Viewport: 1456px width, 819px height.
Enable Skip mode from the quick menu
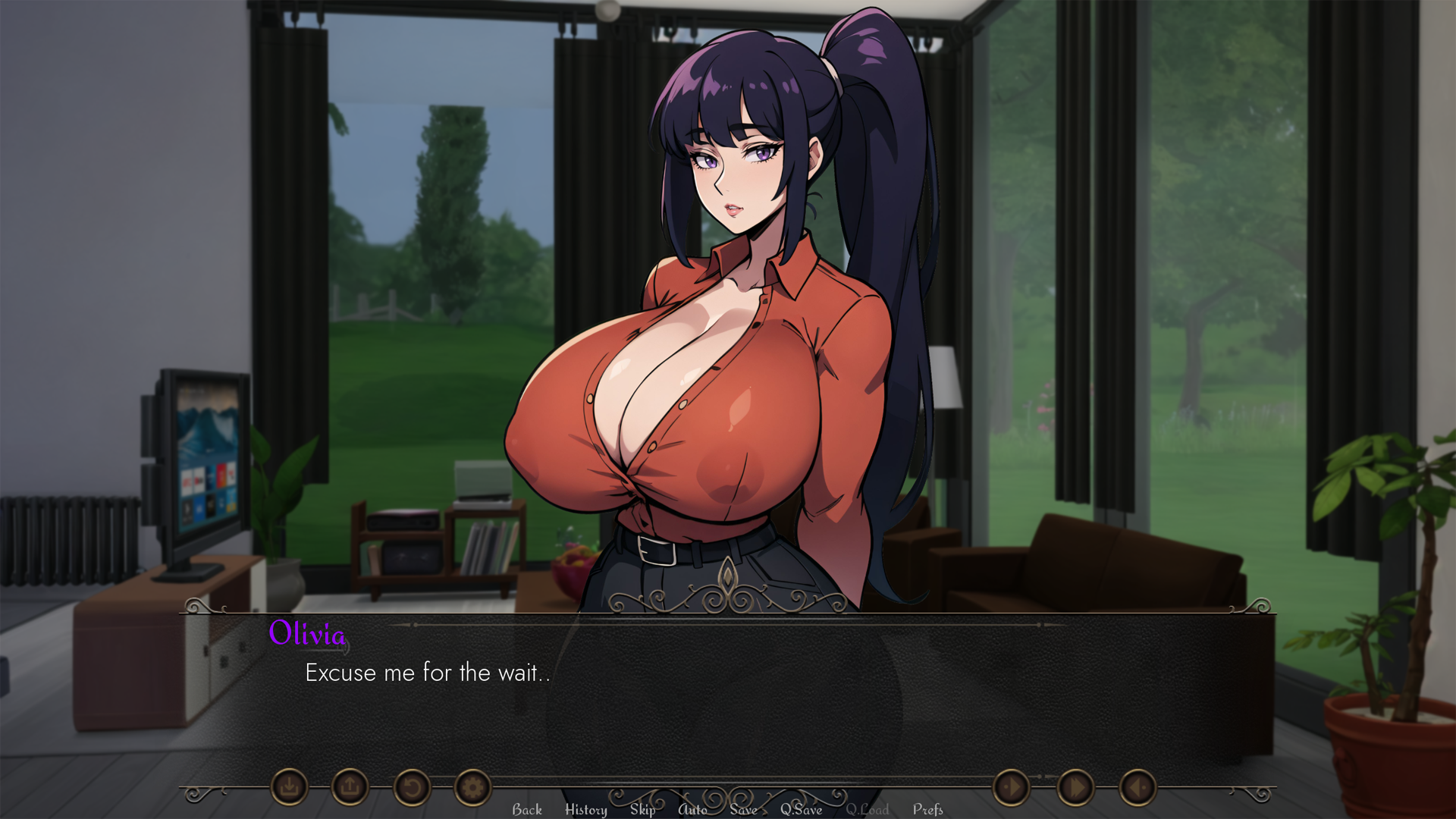pos(642,809)
